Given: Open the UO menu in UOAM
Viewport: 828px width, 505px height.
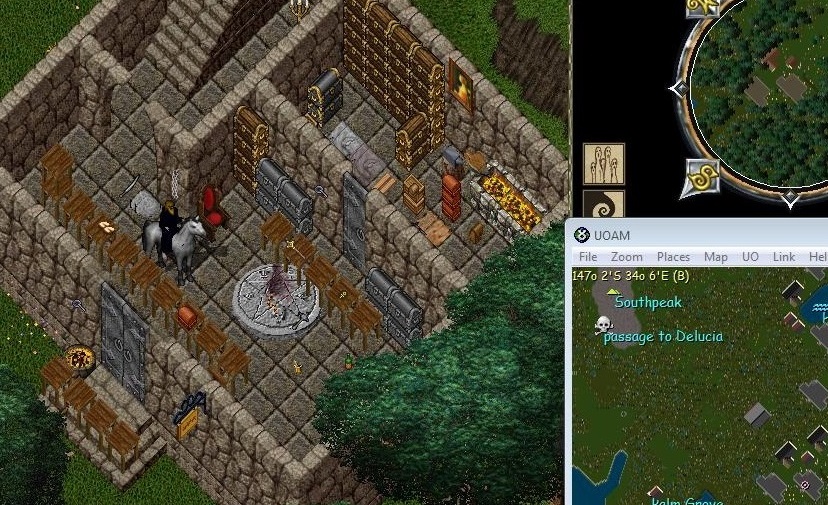Looking at the screenshot, I should point(750,257).
